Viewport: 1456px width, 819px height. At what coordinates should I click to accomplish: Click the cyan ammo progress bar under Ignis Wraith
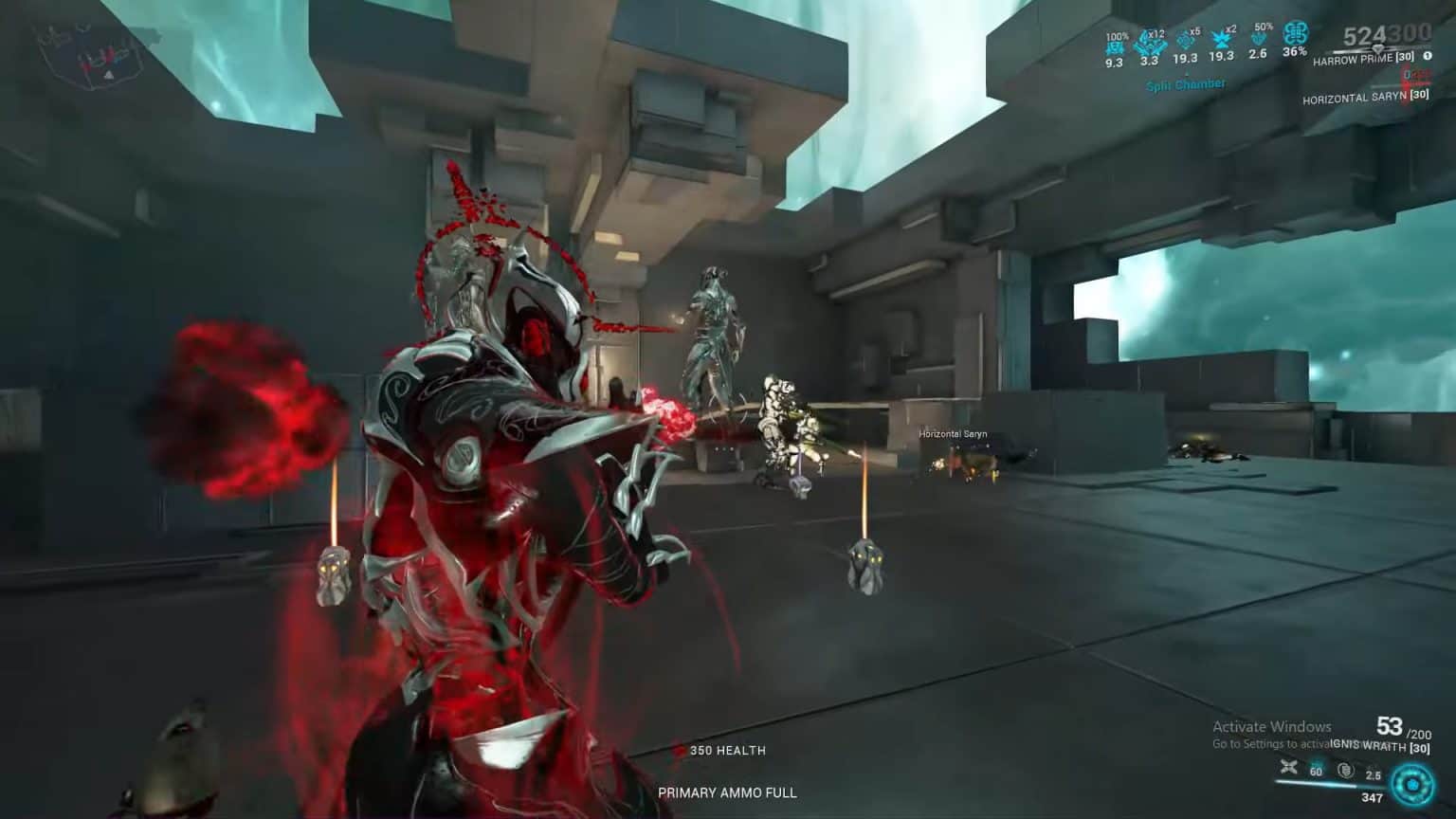1316,783
